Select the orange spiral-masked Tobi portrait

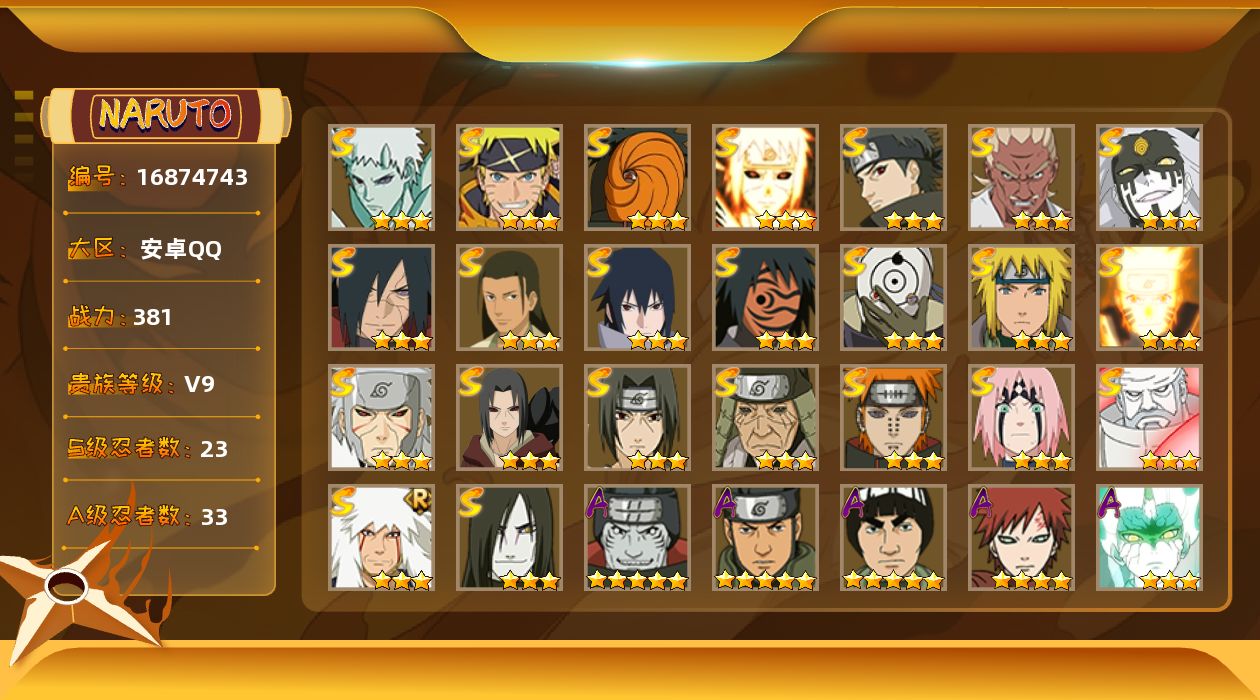coord(637,177)
